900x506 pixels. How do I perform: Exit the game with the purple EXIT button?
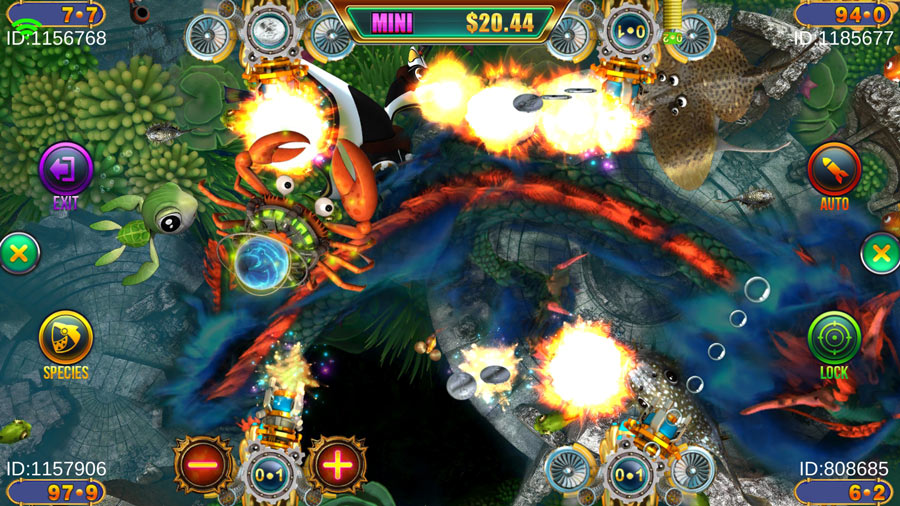(x=65, y=170)
